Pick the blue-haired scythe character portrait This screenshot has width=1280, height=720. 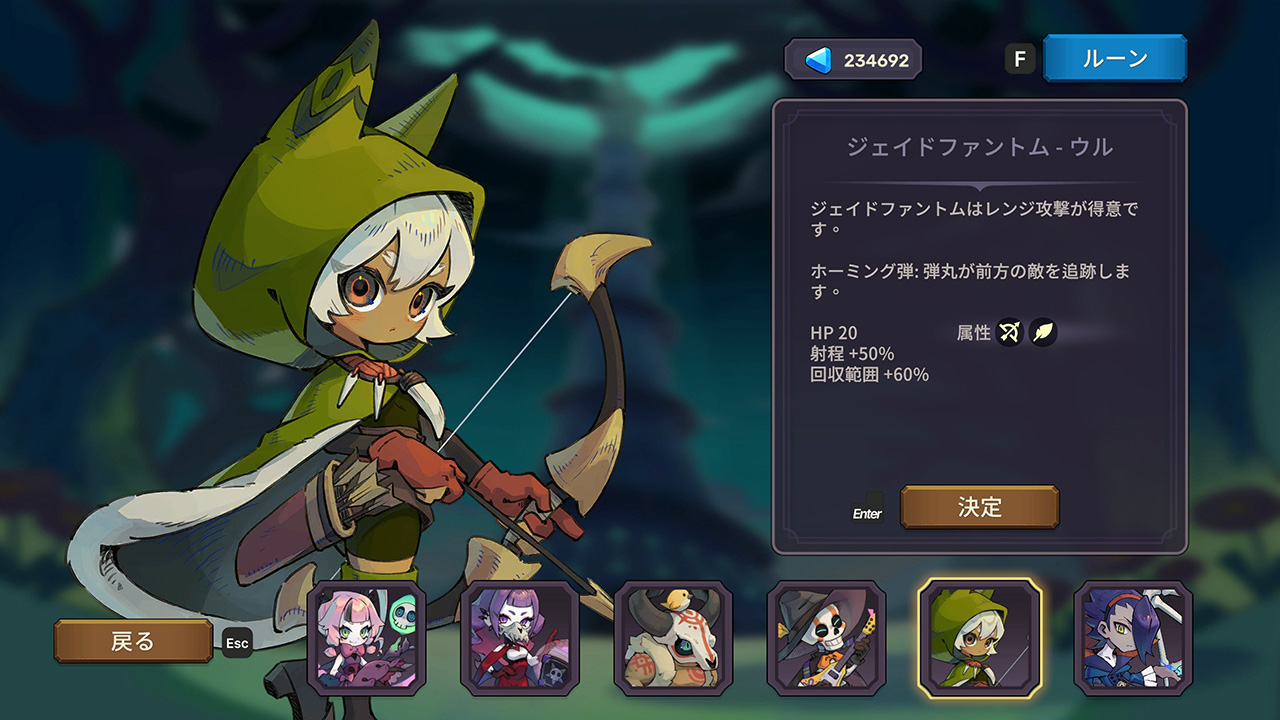[1133, 638]
